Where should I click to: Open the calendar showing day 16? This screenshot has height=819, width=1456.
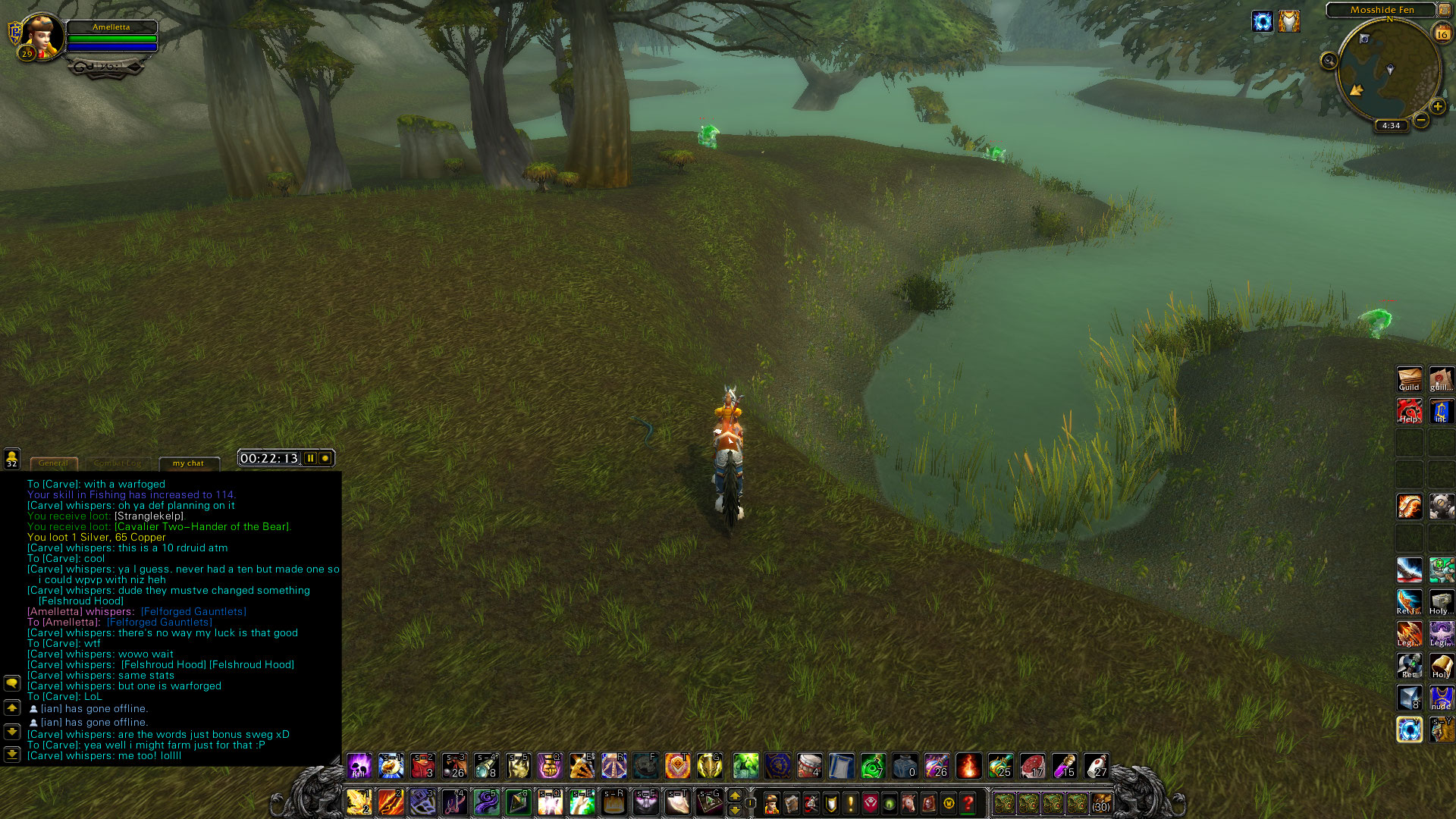coord(1442,33)
